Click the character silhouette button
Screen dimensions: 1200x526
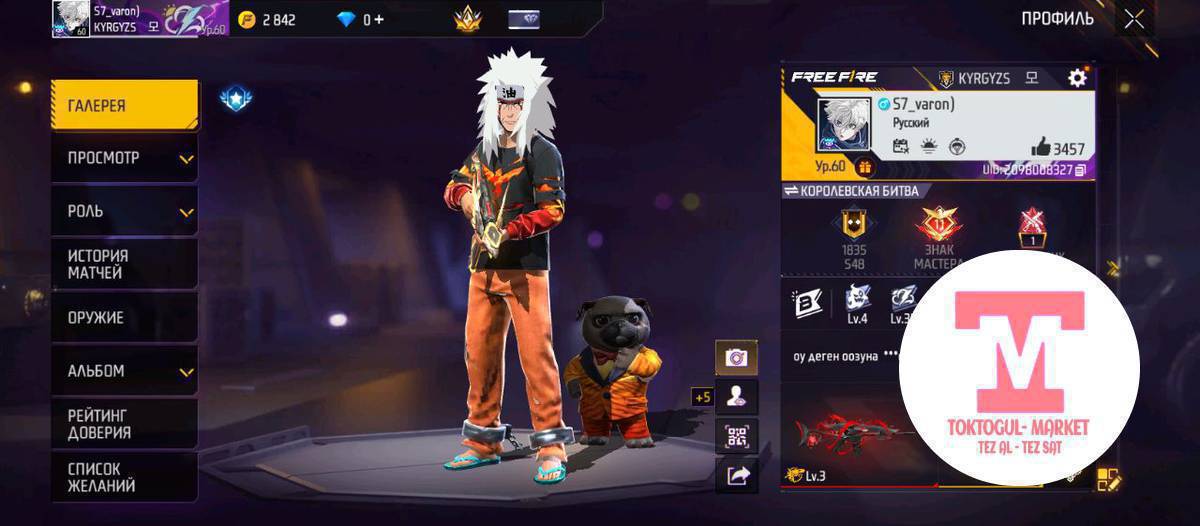click(736, 396)
